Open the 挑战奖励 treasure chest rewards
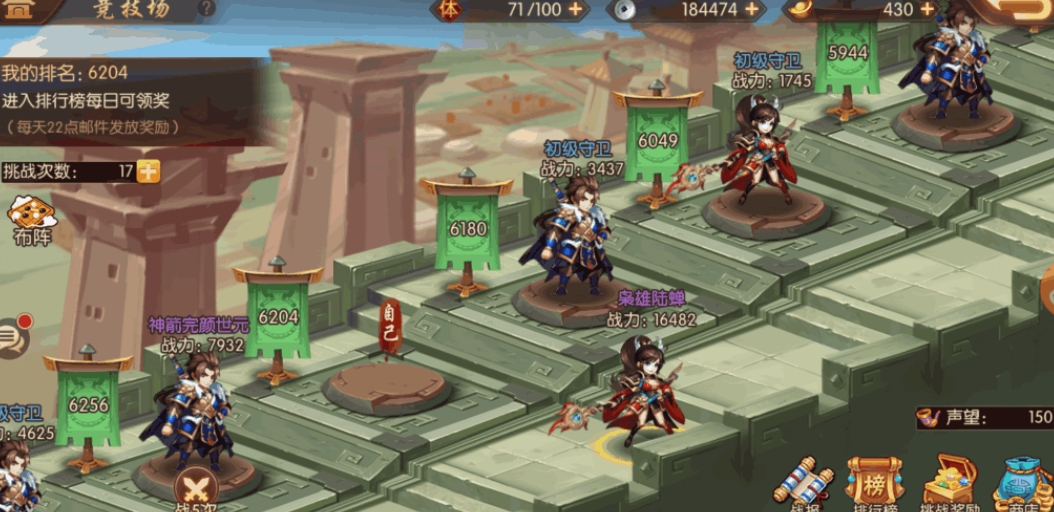 point(948,483)
